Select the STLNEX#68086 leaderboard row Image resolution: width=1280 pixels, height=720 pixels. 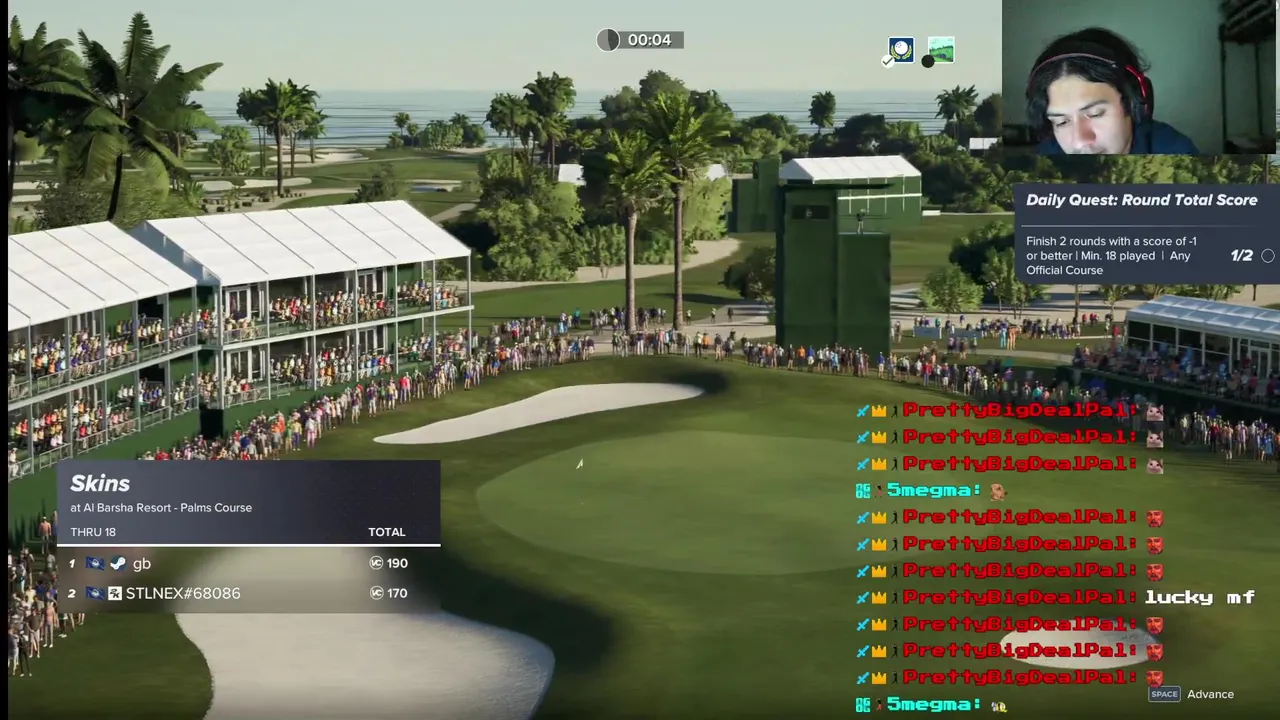(248, 593)
